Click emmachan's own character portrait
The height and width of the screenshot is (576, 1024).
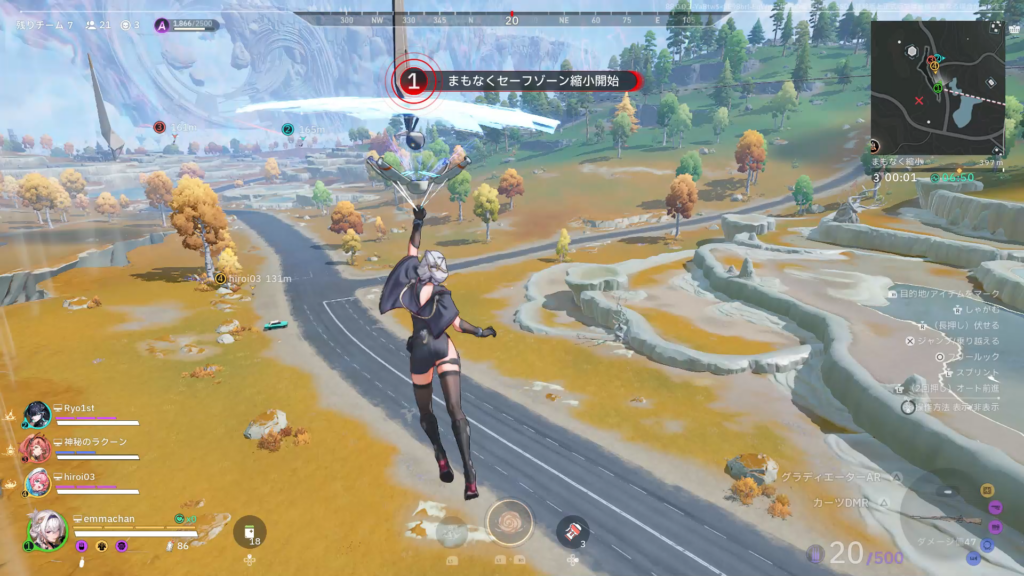(x=47, y=530)
